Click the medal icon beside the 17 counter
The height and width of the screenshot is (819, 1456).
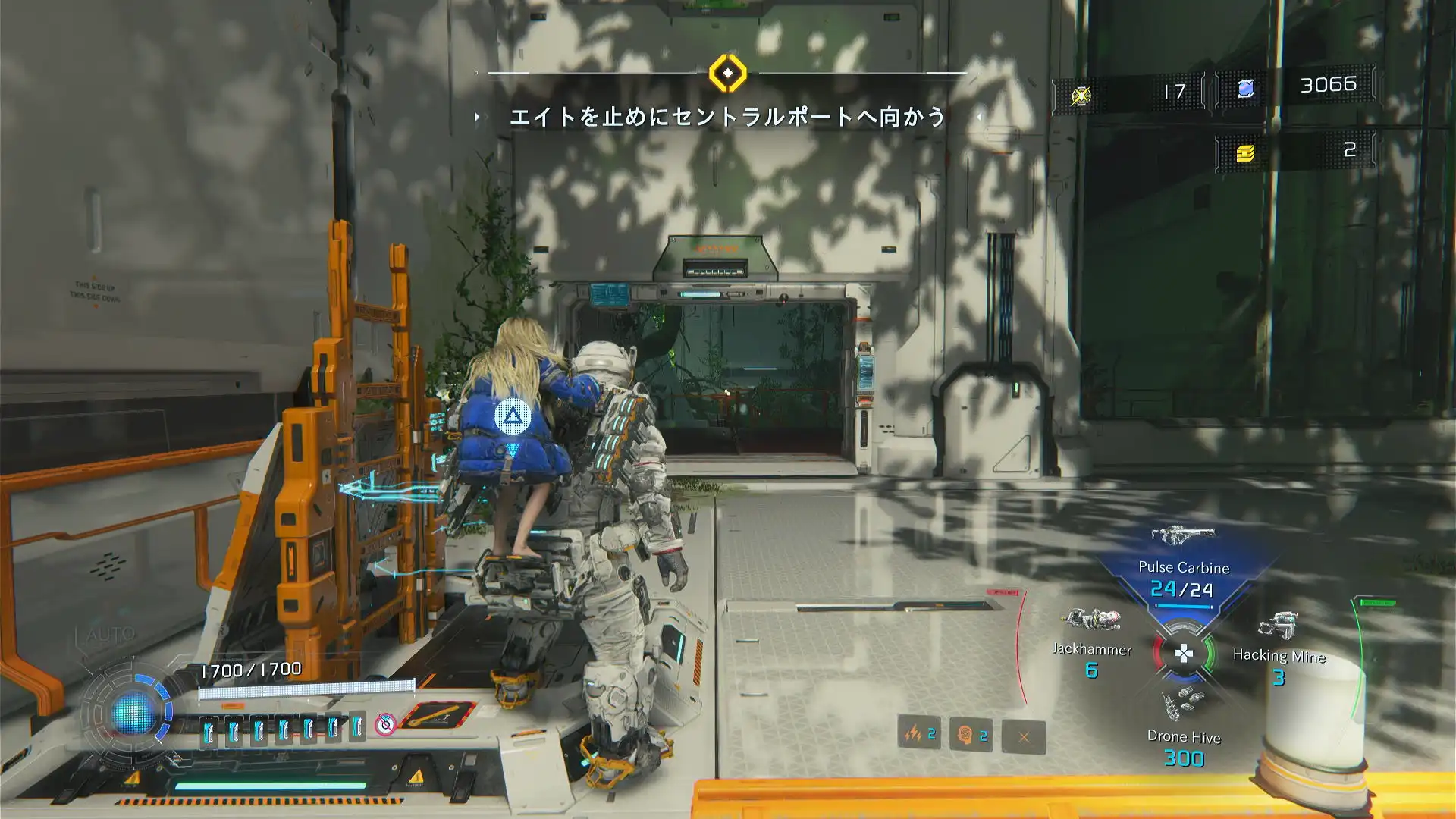point(1080,93)
